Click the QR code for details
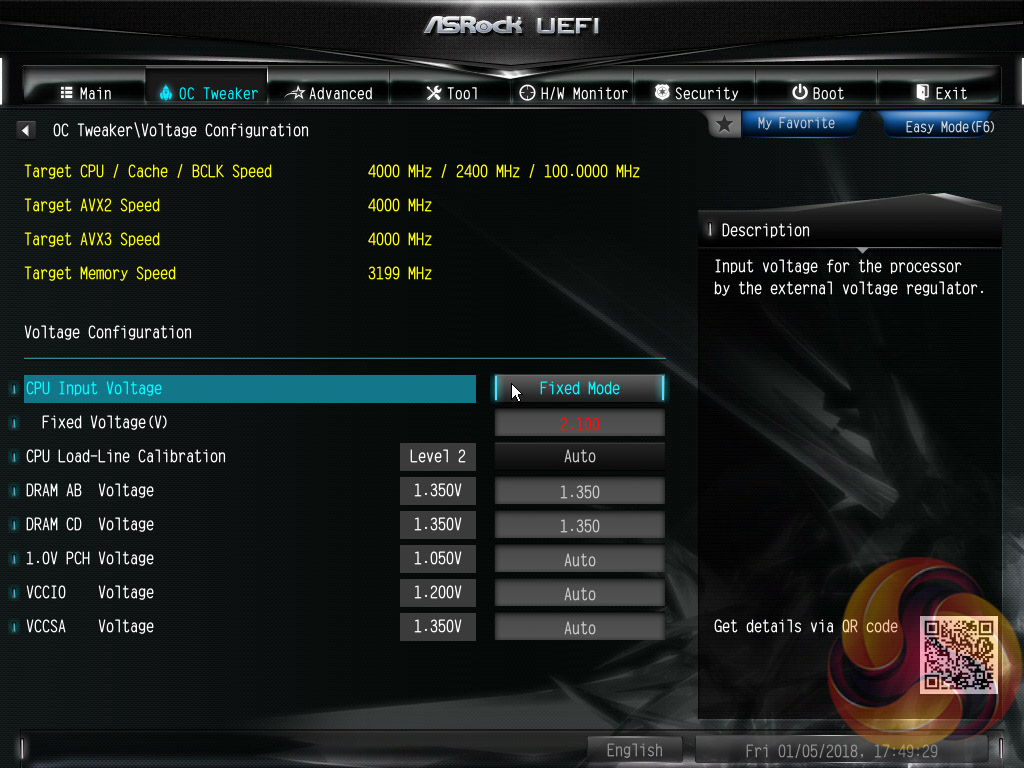The height and width of the screenshot is (768, 1024). pyautogui.click(x=959, y=655)
